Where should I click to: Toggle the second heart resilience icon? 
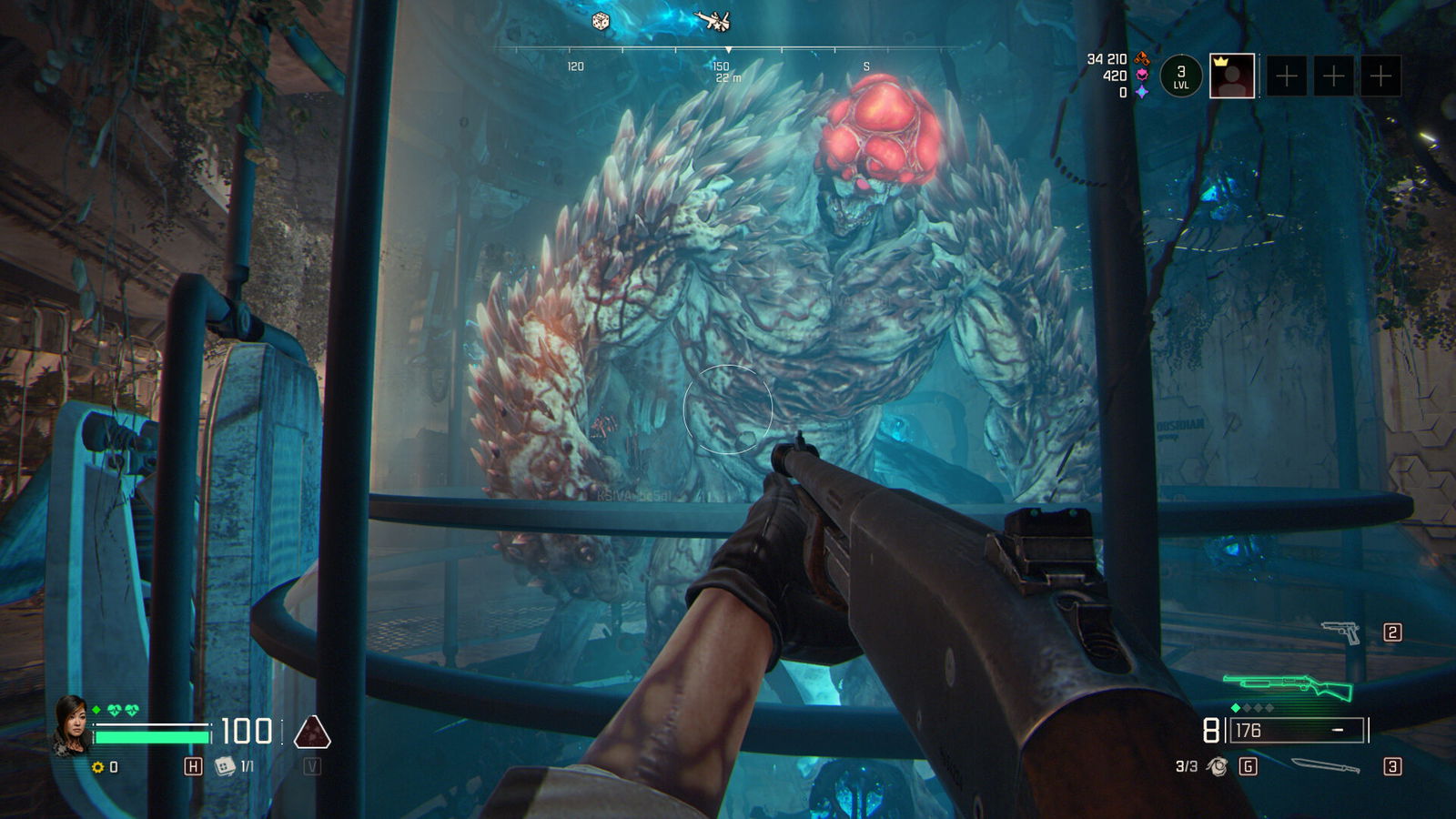pos(130,709)
